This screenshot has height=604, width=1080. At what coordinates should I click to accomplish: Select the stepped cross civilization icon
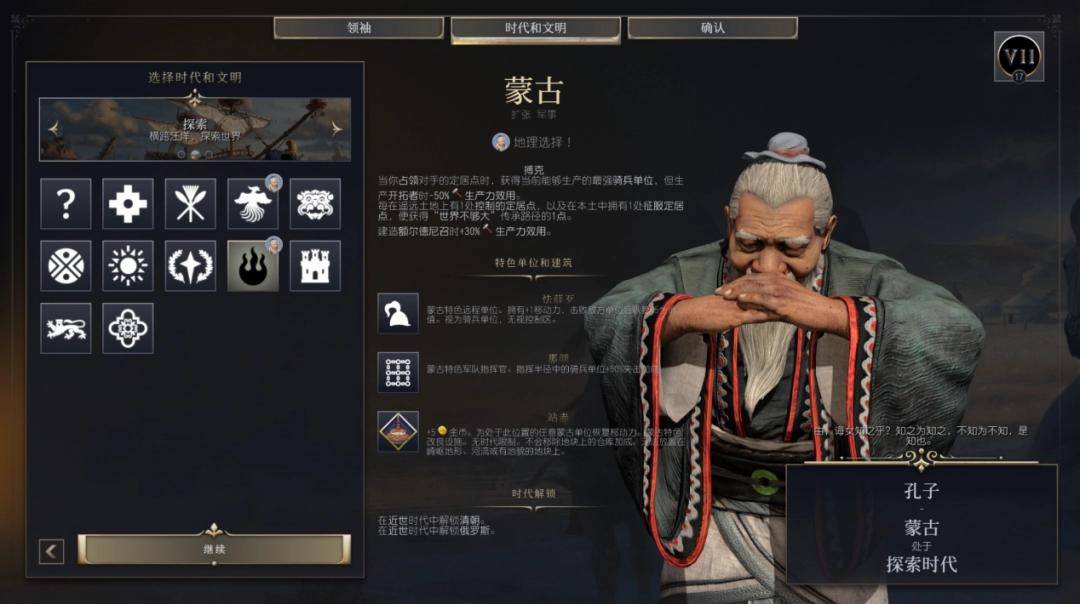128,204
